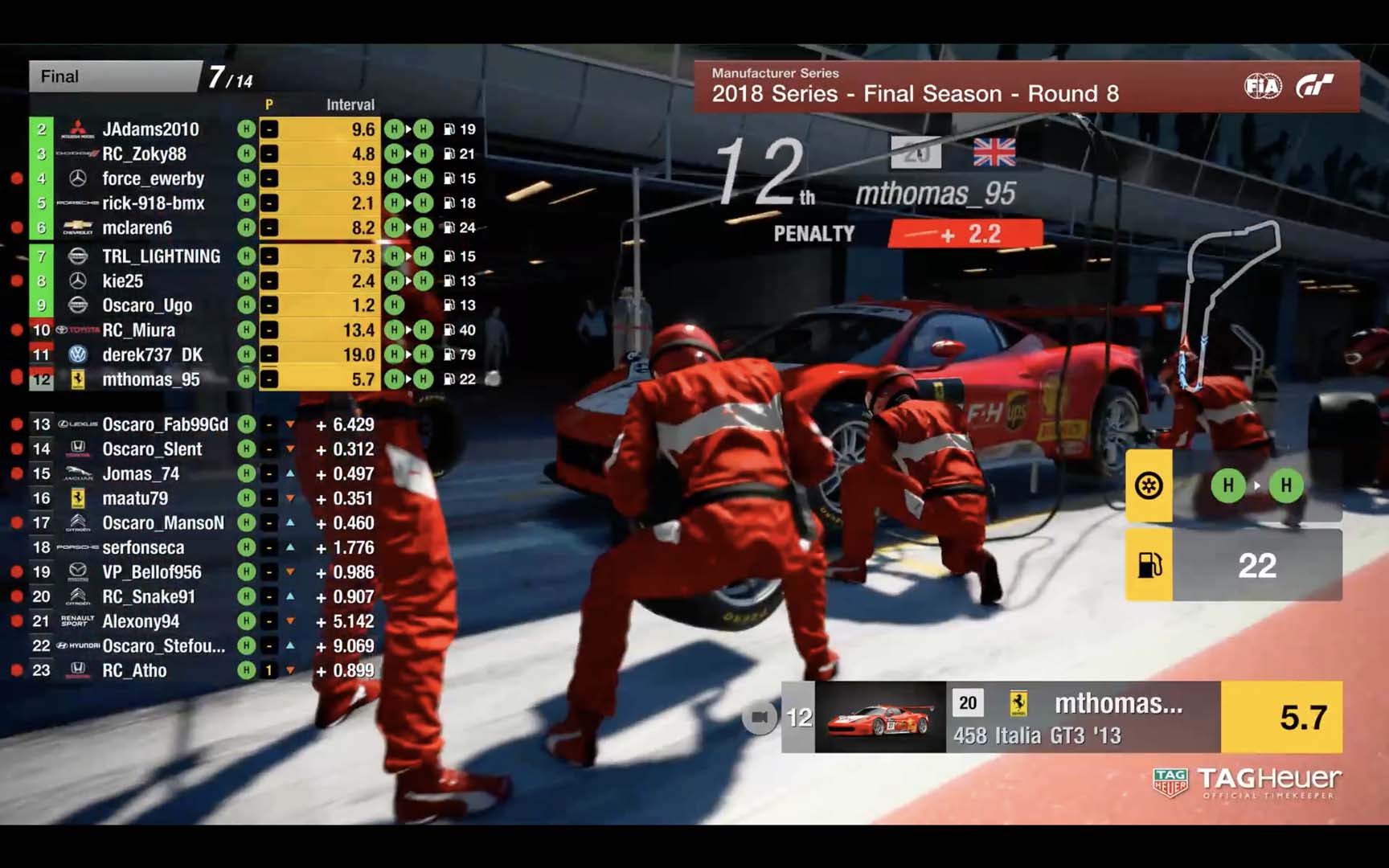Click the yellow fuel pump icon
This screenshot has height=868, width=1389.
(x=1149, y=565)
